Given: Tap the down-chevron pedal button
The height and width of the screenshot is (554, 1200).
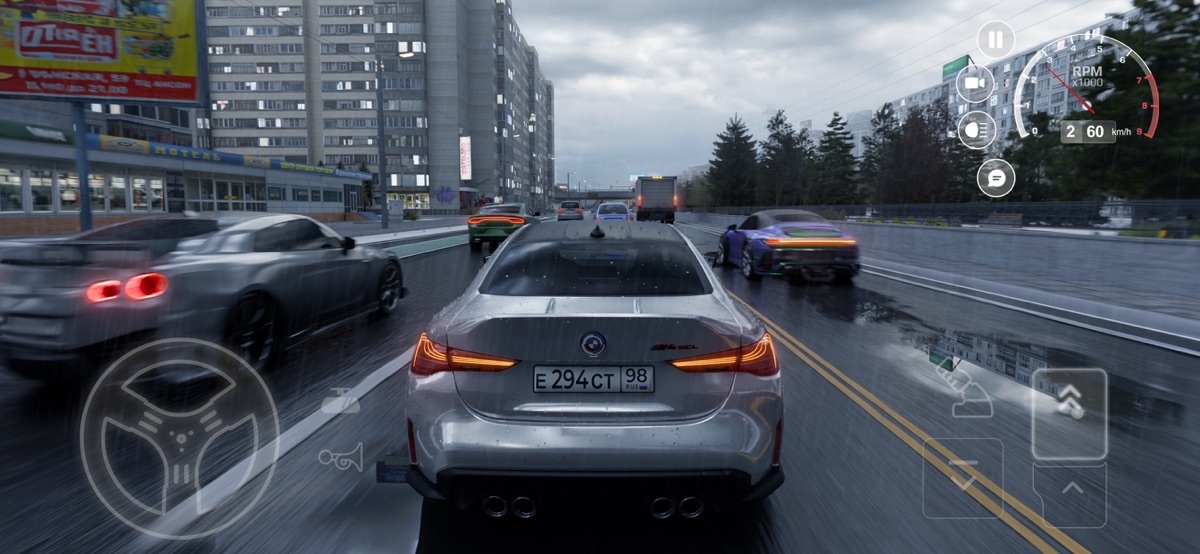Looking at the screenshot, I should pos(962,477).
